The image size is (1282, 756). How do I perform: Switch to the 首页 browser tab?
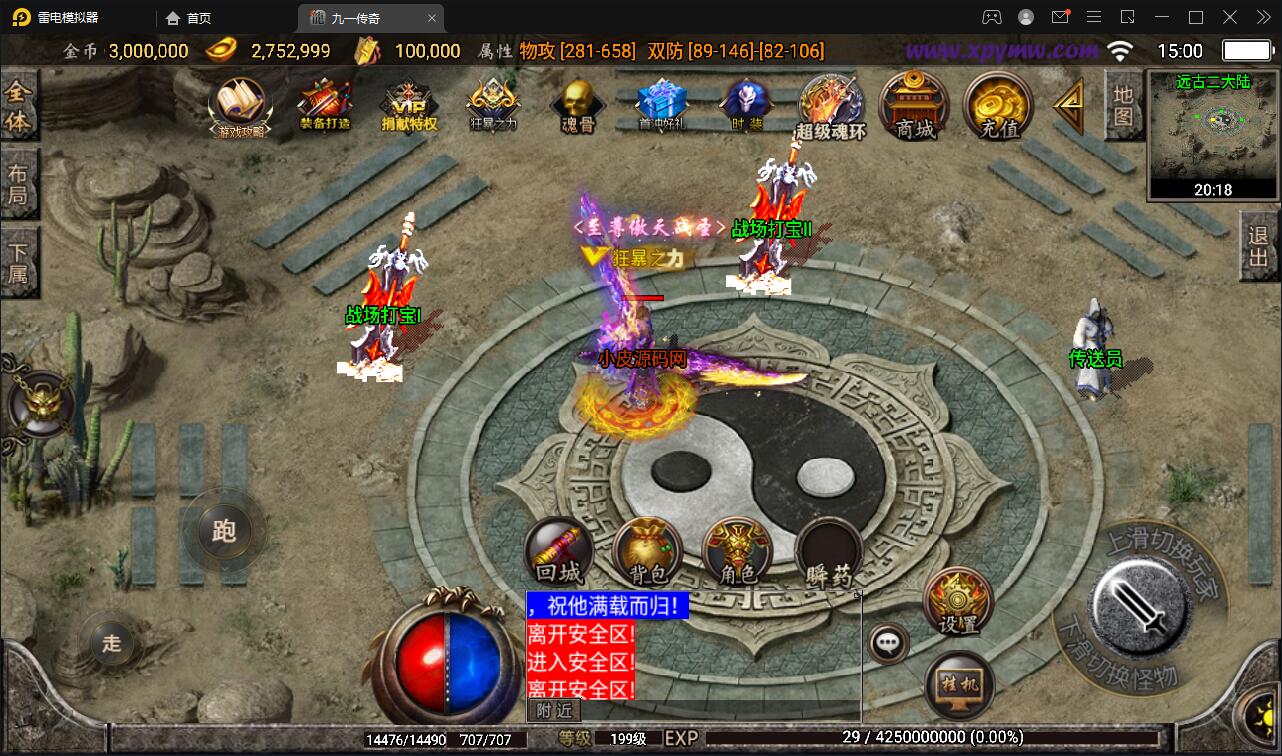coord(186,17)
